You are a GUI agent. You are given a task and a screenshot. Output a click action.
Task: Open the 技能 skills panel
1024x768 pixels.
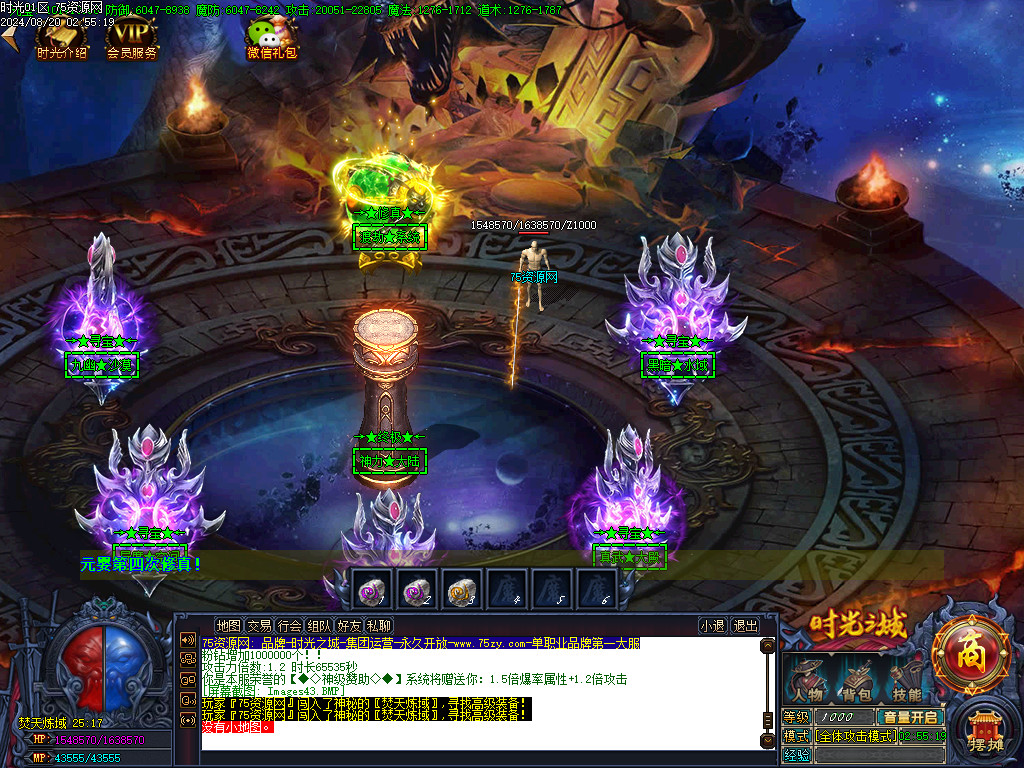pyautogui.click(x=905, y=679)
